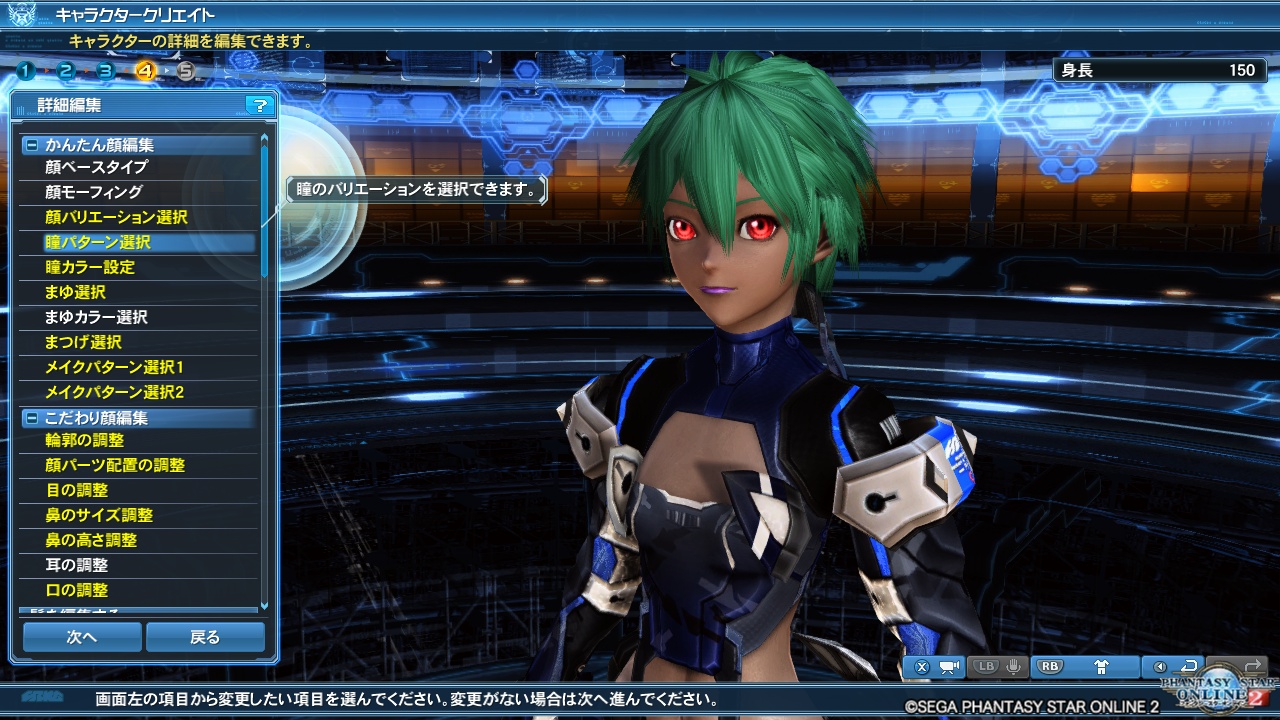This screenshot has width=1280, height=720.
Task: Select 顔モーフィング face morphing
Action: click(x=94, y=192)
